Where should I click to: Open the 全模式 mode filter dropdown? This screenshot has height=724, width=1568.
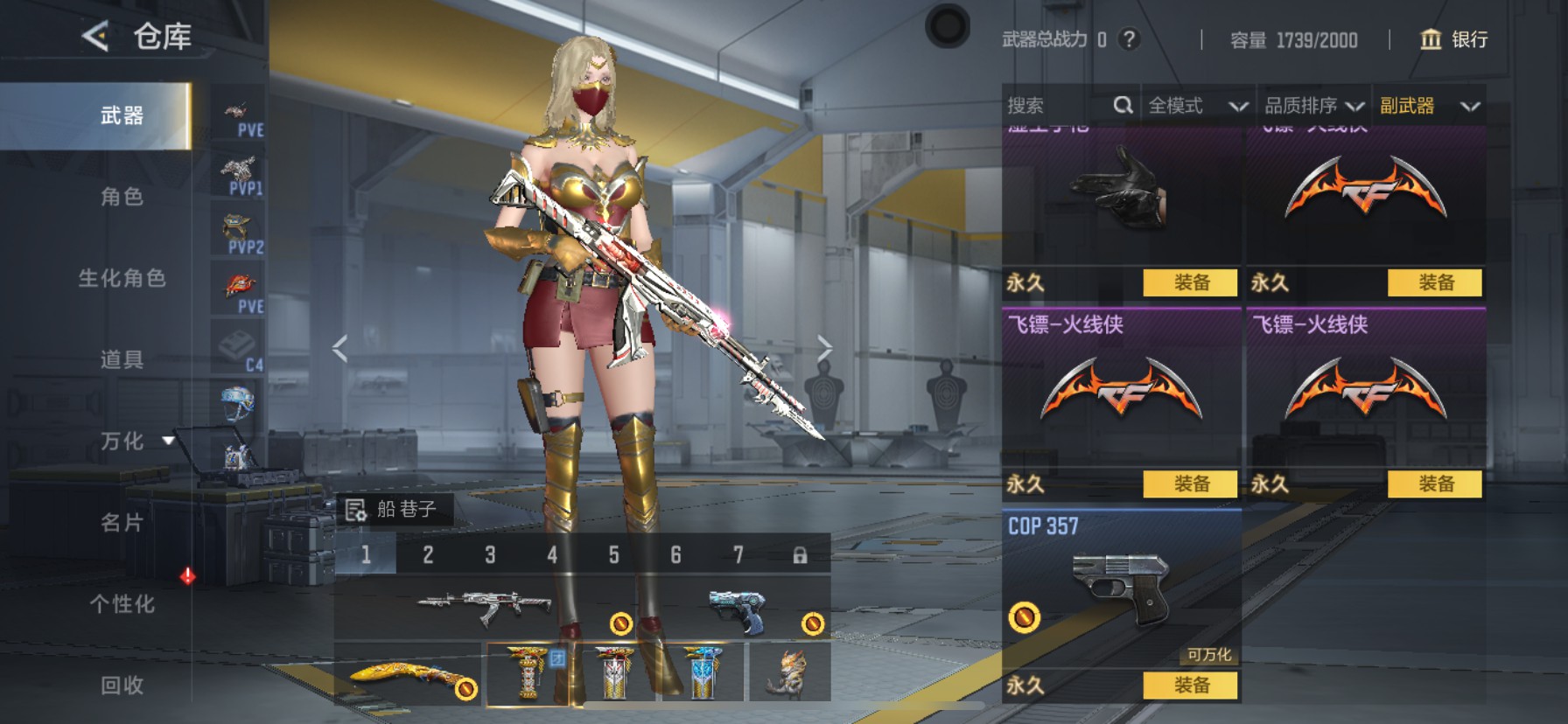pos(1197,106)
